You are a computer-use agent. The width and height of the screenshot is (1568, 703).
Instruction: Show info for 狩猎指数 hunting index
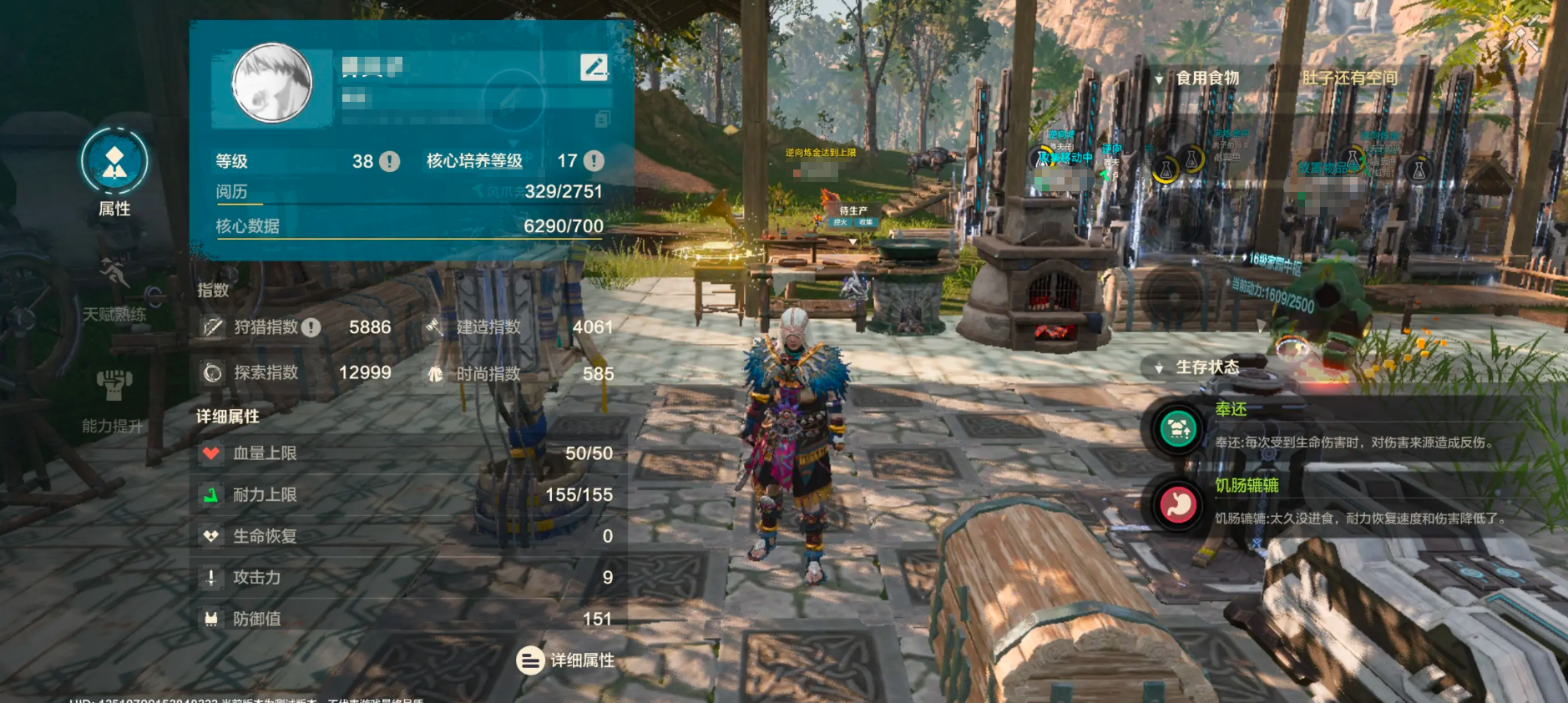[x=311, y=327]
